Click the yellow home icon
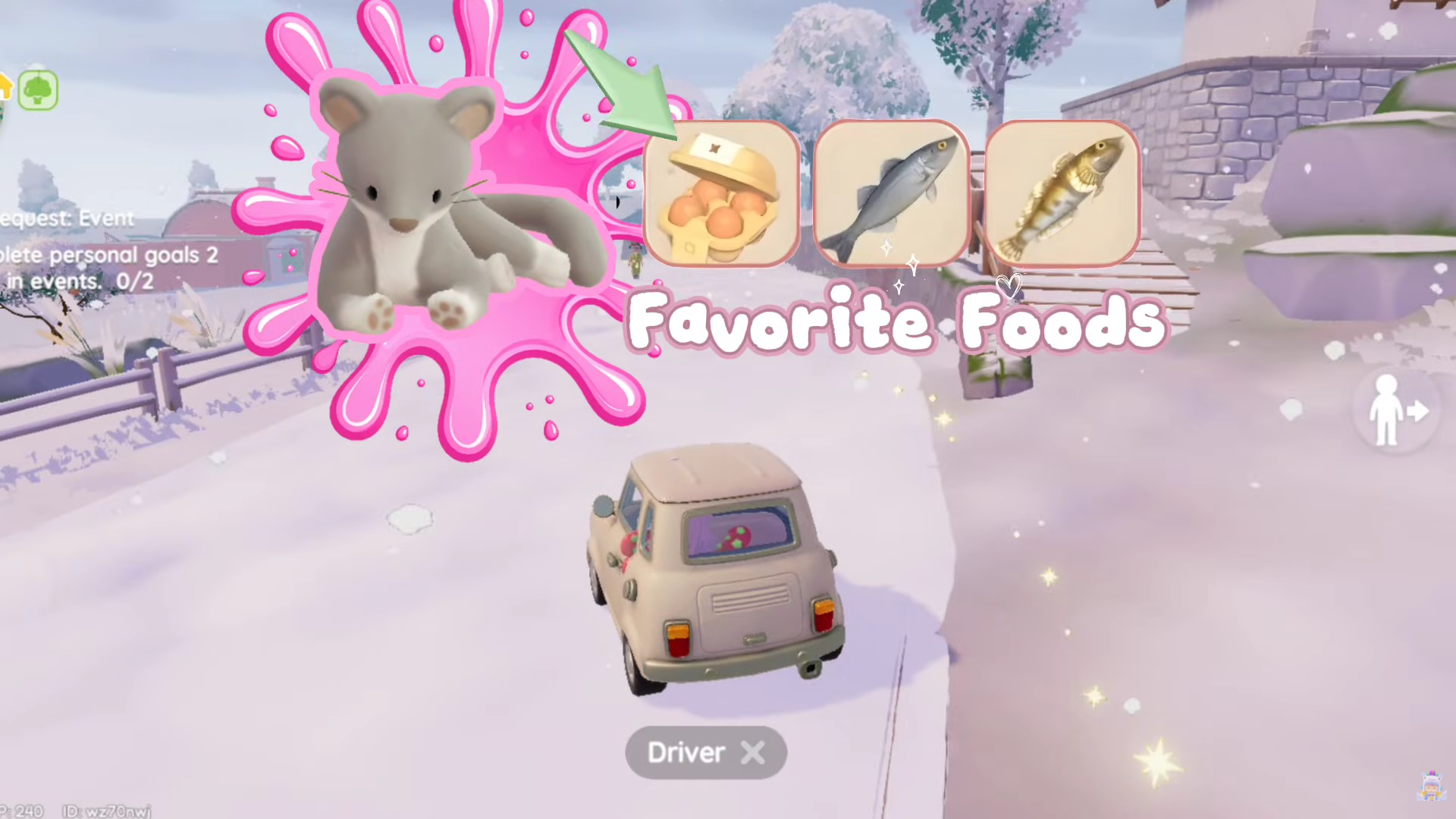 (8, 87)
